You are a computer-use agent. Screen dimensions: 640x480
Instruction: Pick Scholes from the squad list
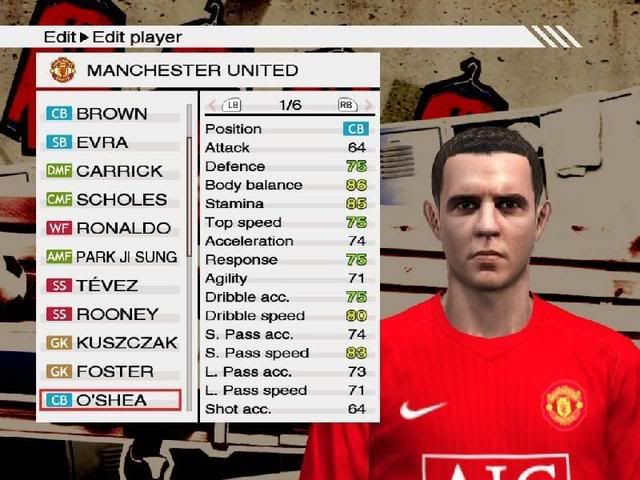(x=110, y=199)
